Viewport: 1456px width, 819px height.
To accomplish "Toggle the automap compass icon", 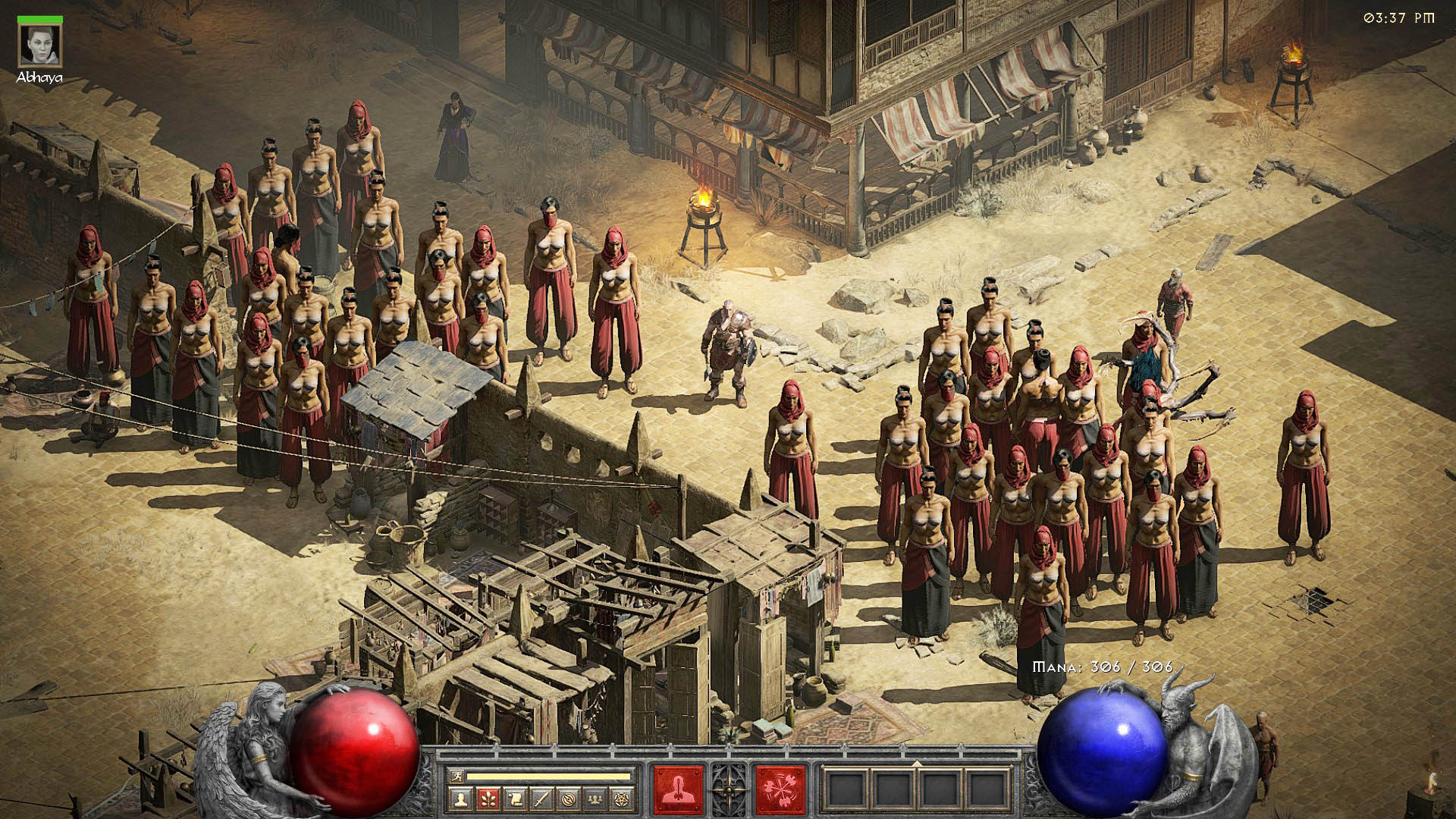I will click(569, 799).
